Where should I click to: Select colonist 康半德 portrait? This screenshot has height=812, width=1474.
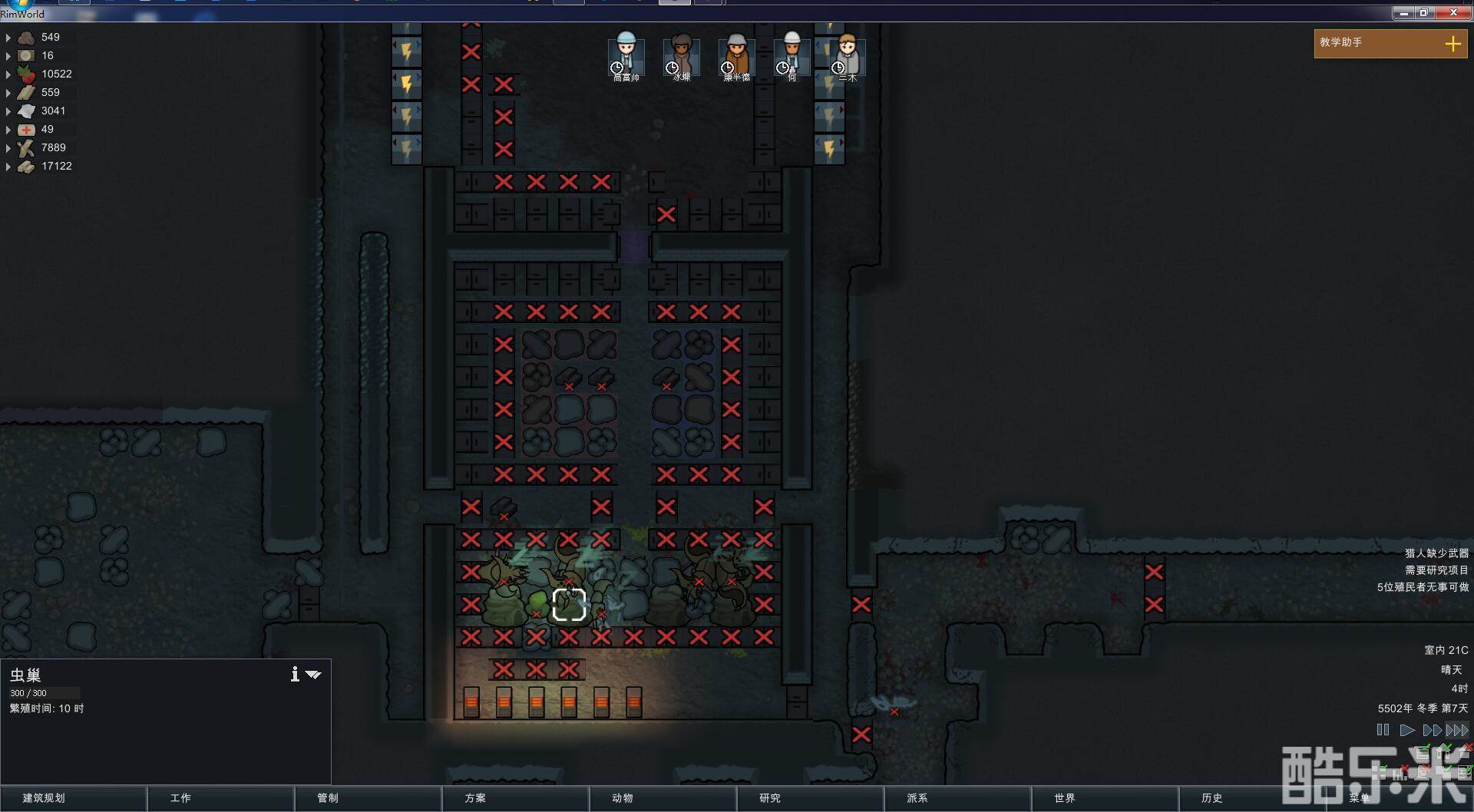coord(737,55)
